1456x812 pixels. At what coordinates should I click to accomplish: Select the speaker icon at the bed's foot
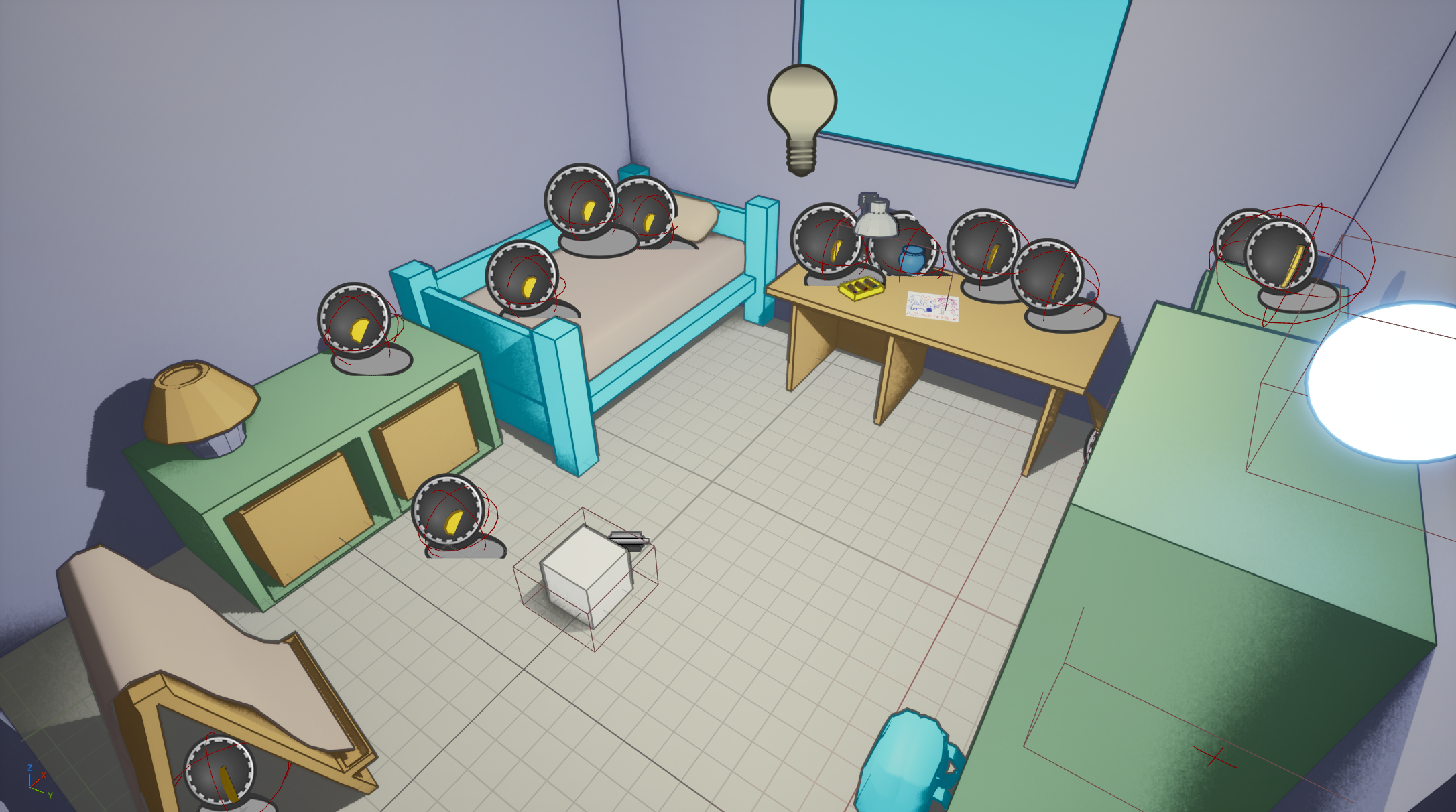[x=522, y=277]
